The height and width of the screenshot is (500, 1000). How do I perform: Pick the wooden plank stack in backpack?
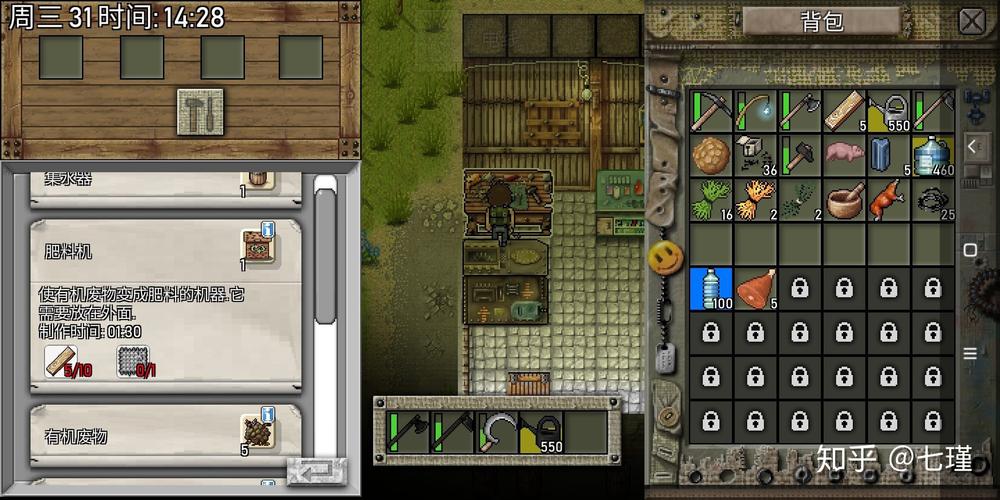843,111
